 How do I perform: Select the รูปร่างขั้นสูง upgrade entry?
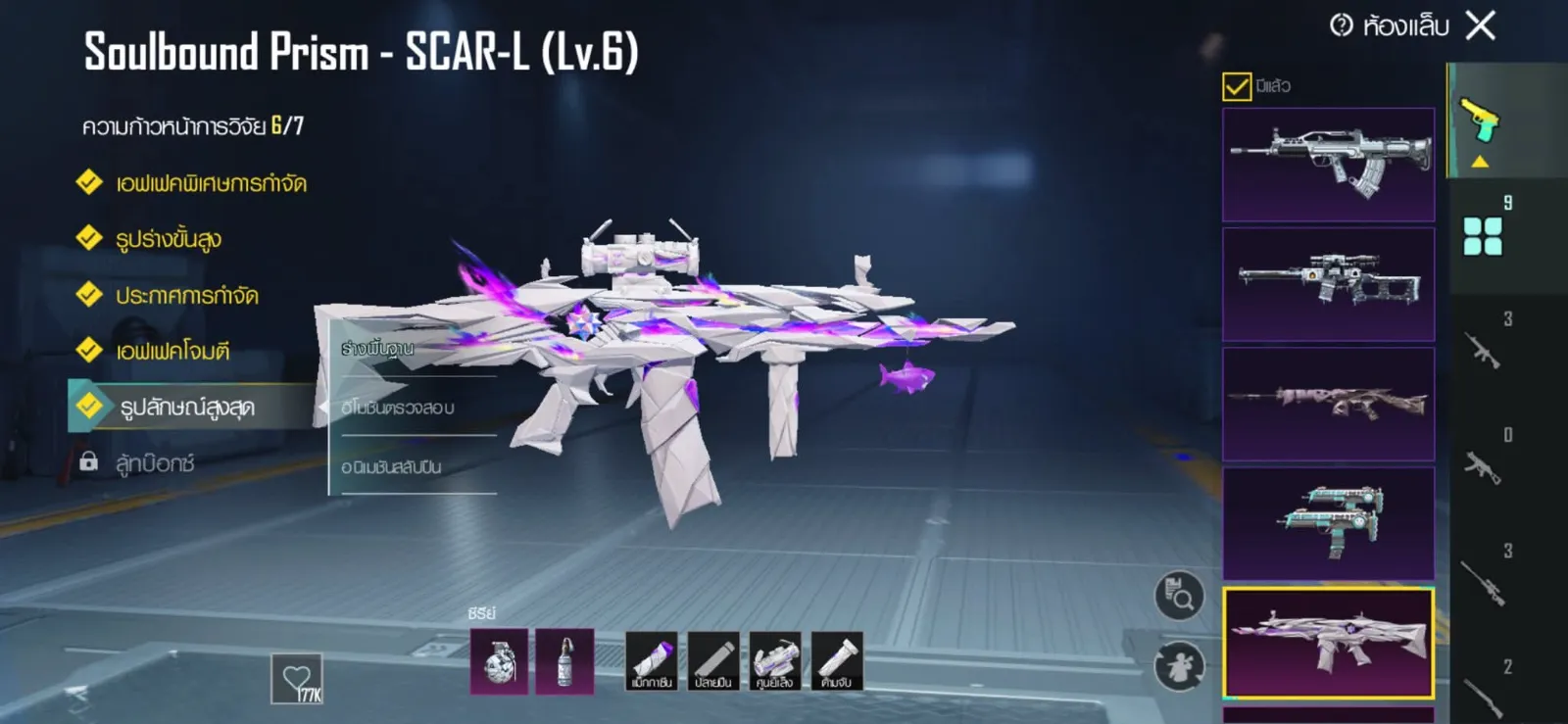[x=169, y=239]
